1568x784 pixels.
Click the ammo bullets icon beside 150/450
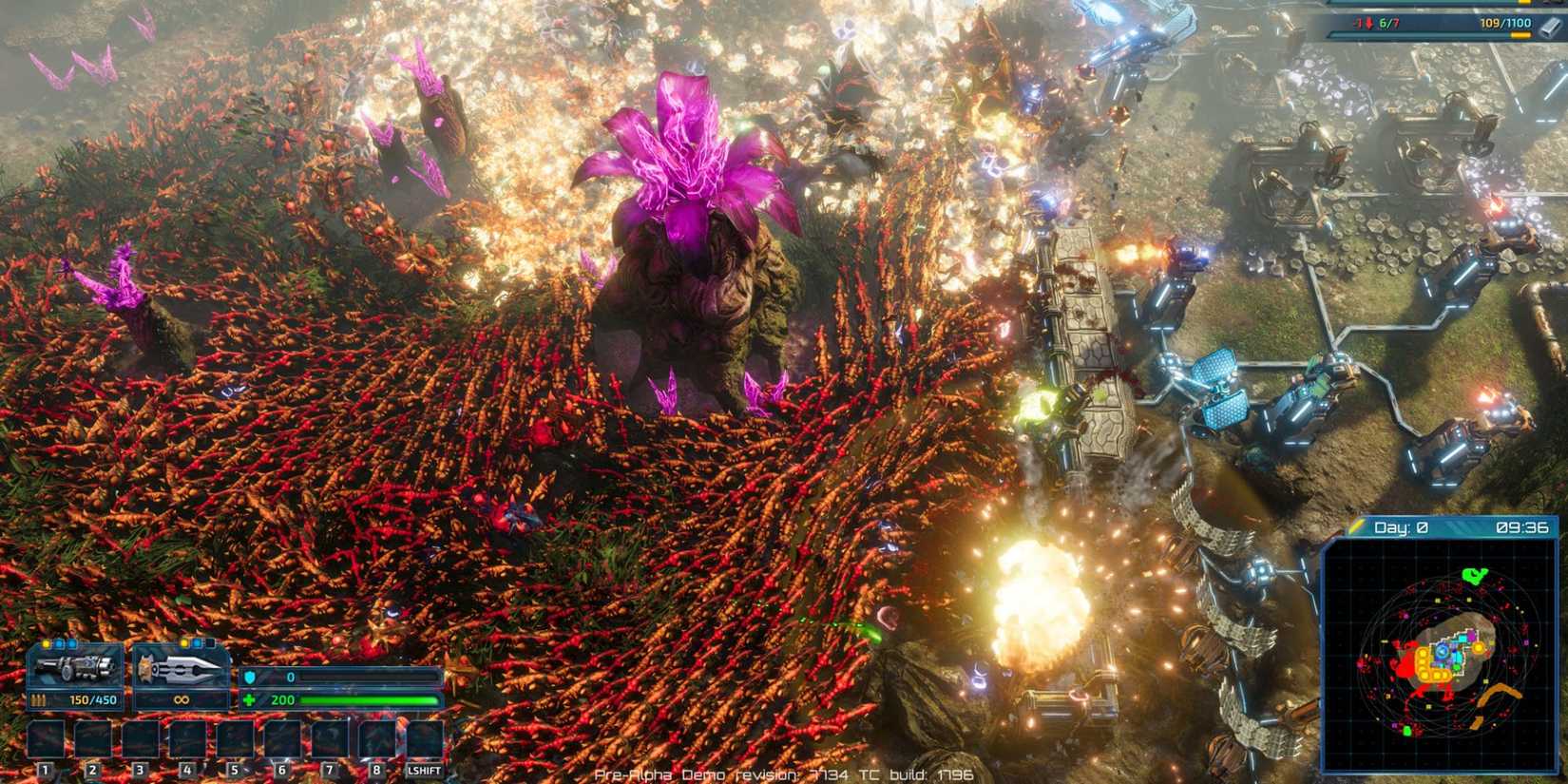click(x=39, y=700)
